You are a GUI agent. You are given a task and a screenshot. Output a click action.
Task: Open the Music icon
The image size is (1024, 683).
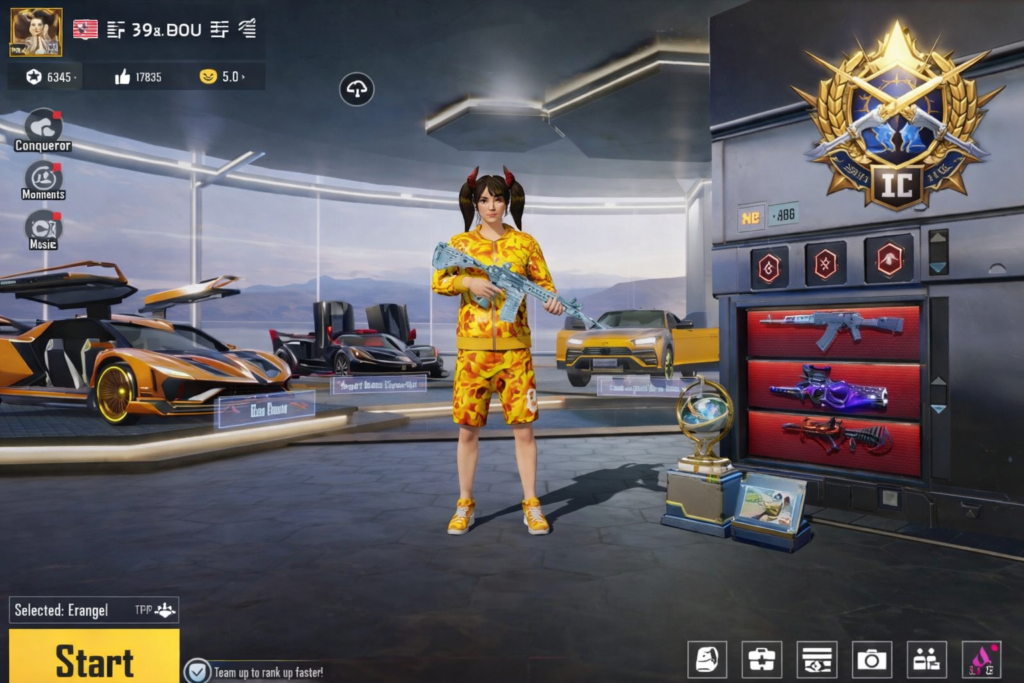pos(43,229)
